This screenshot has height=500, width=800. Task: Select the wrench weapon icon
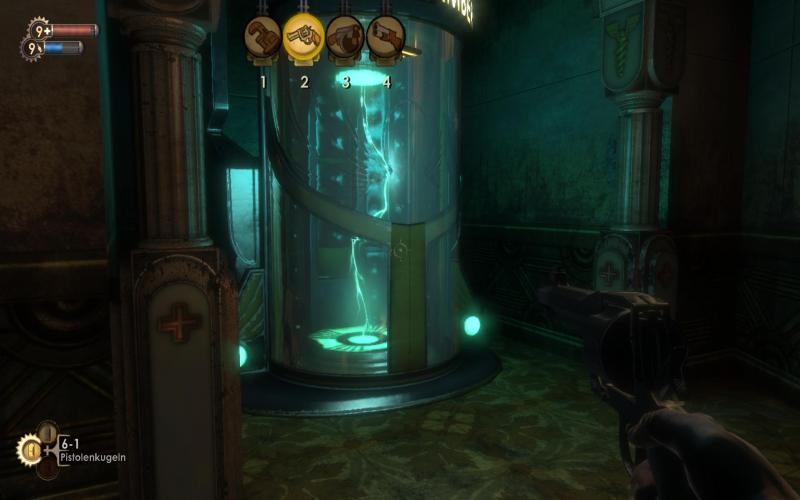[x=263, y=35]
